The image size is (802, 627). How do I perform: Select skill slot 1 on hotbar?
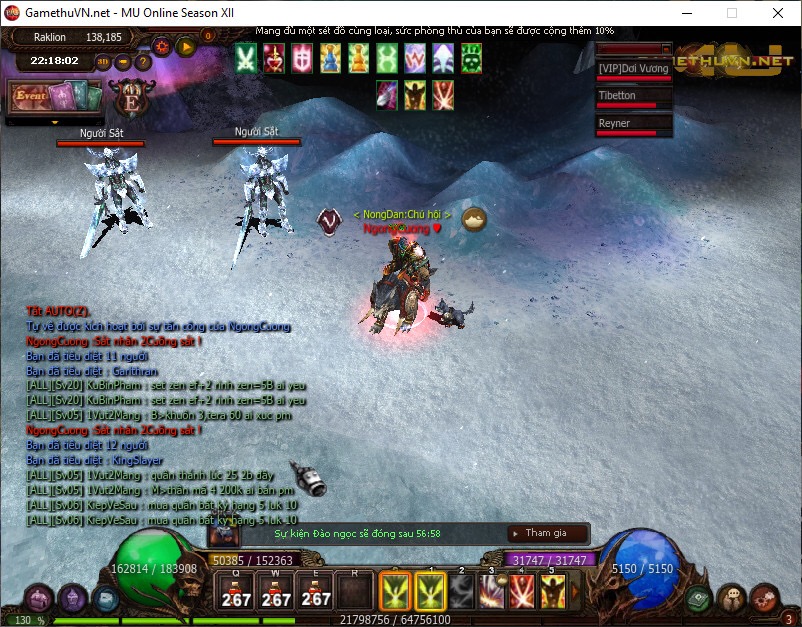pyautogui.click(x=432, y=591)
